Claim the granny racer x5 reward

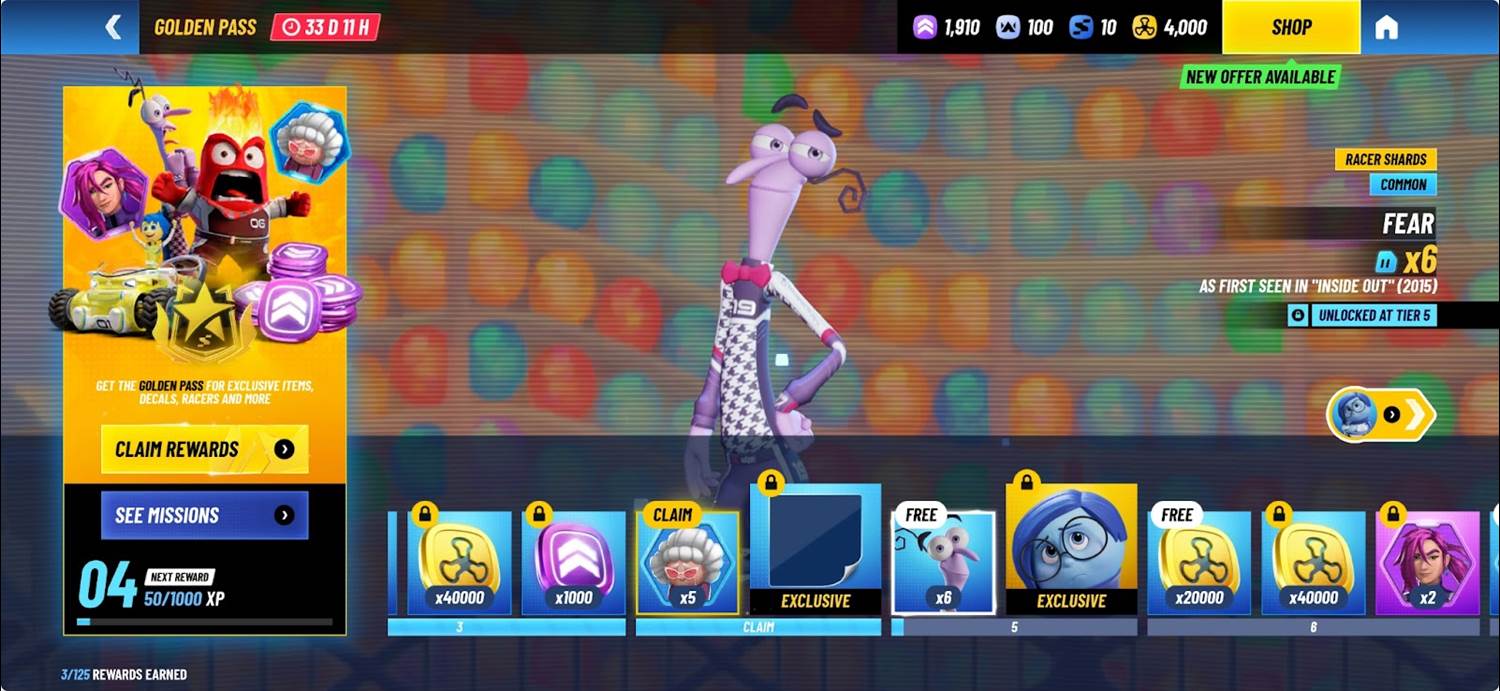point(688,562)
